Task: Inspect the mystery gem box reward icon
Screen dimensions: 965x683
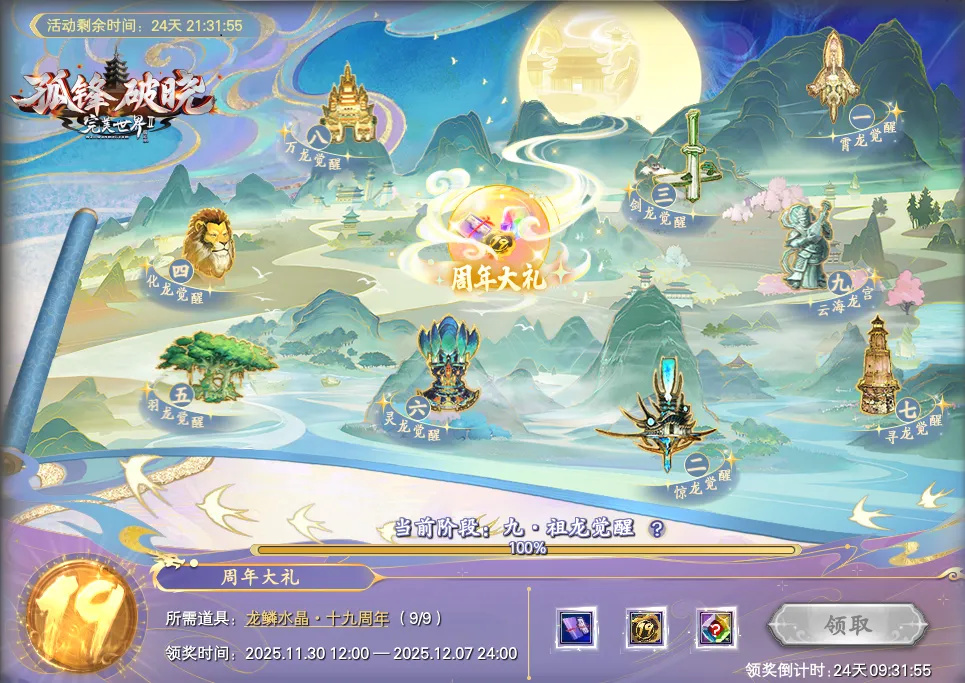Action: [x=716, y=627]
